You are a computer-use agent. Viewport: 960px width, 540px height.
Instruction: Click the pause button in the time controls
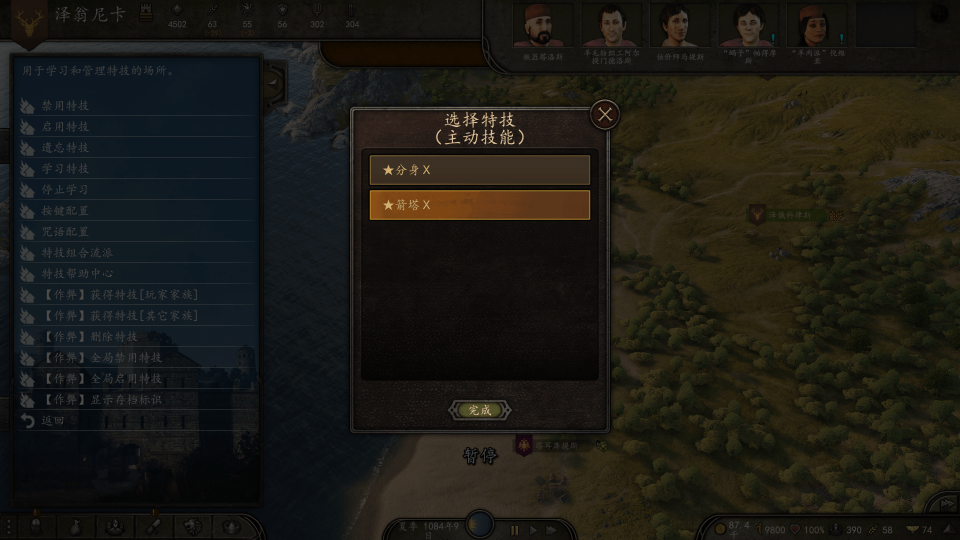515,530
